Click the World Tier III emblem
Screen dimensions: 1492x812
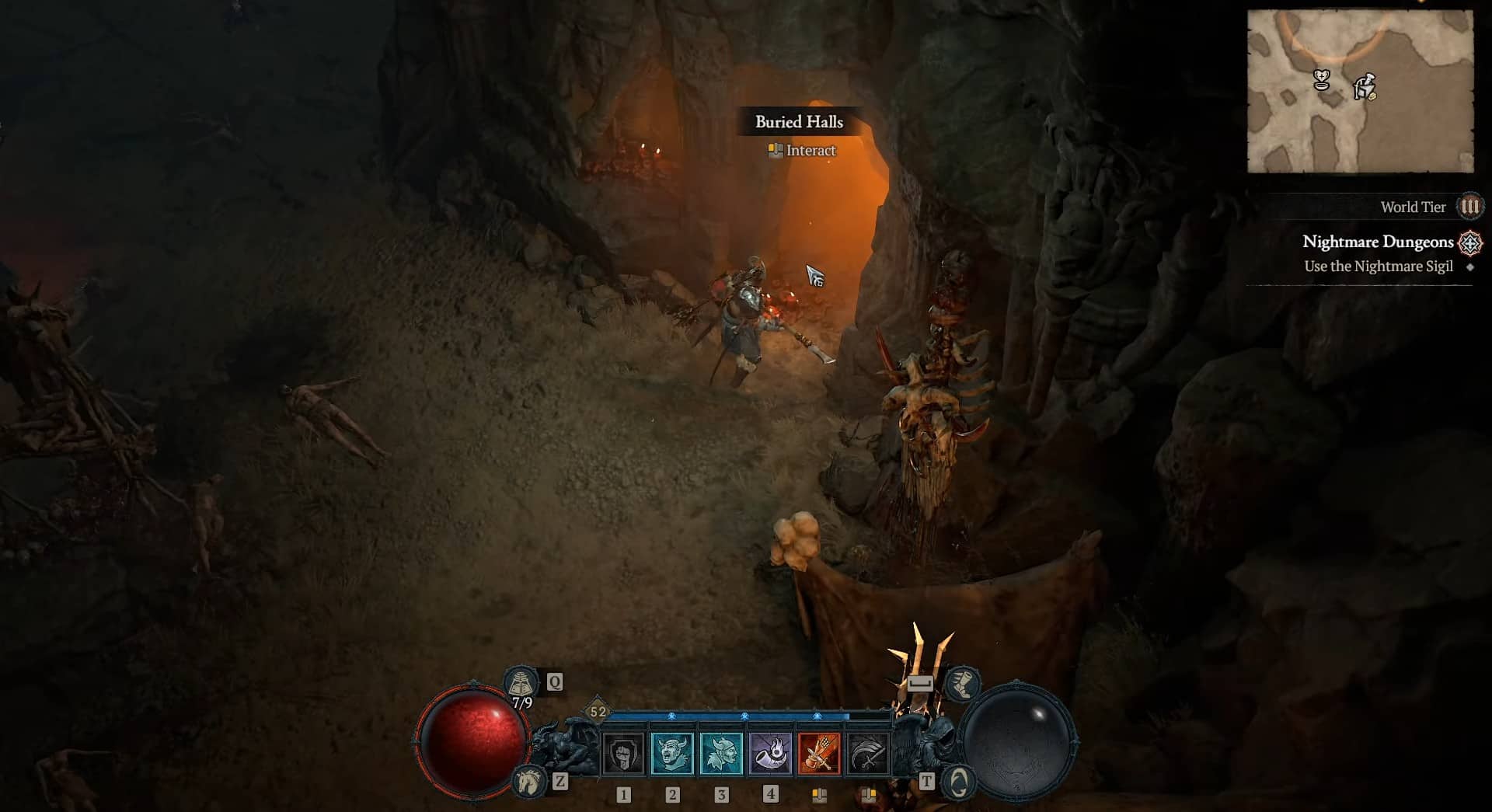(x=1469, y=207)
